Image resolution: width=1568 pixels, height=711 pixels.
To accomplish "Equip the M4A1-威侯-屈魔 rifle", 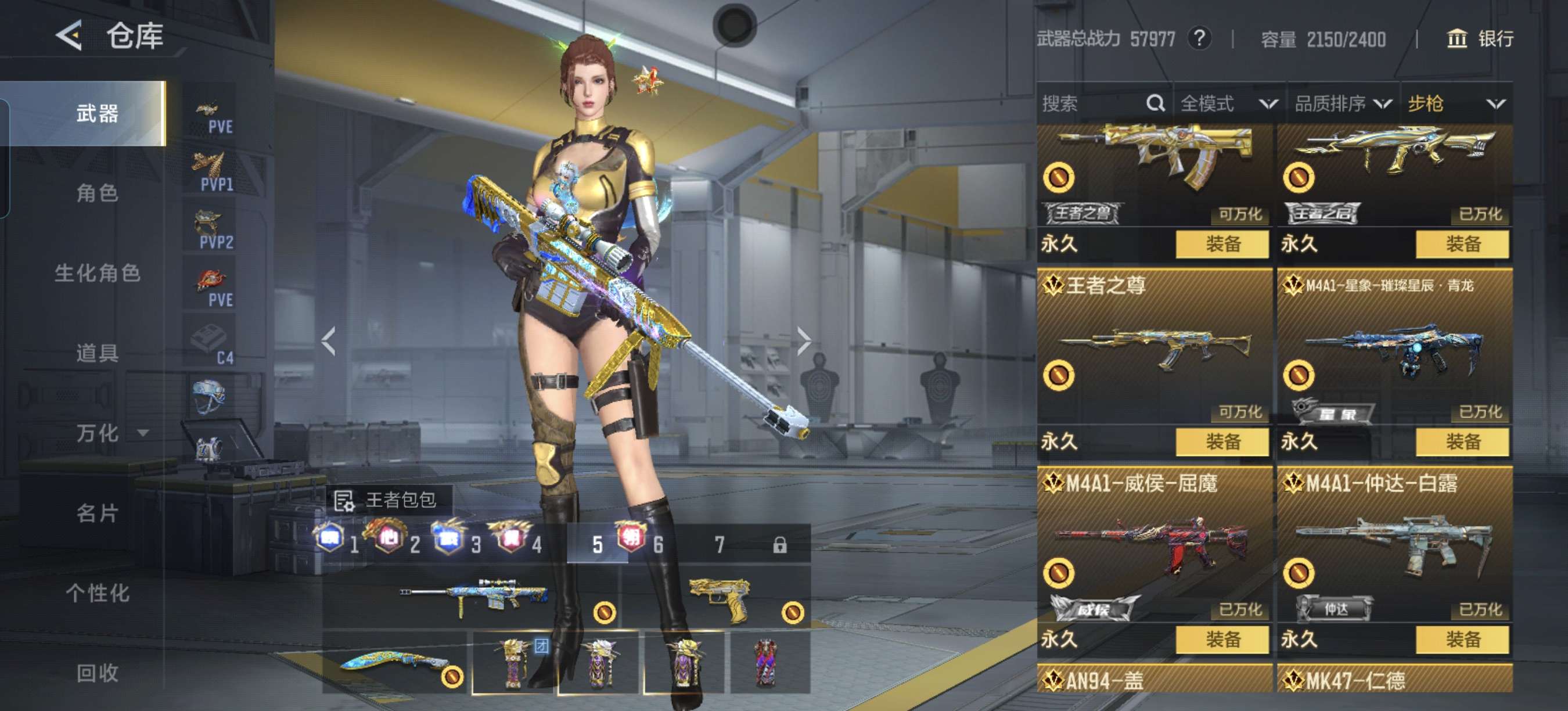I will [x=1222, y=639].
